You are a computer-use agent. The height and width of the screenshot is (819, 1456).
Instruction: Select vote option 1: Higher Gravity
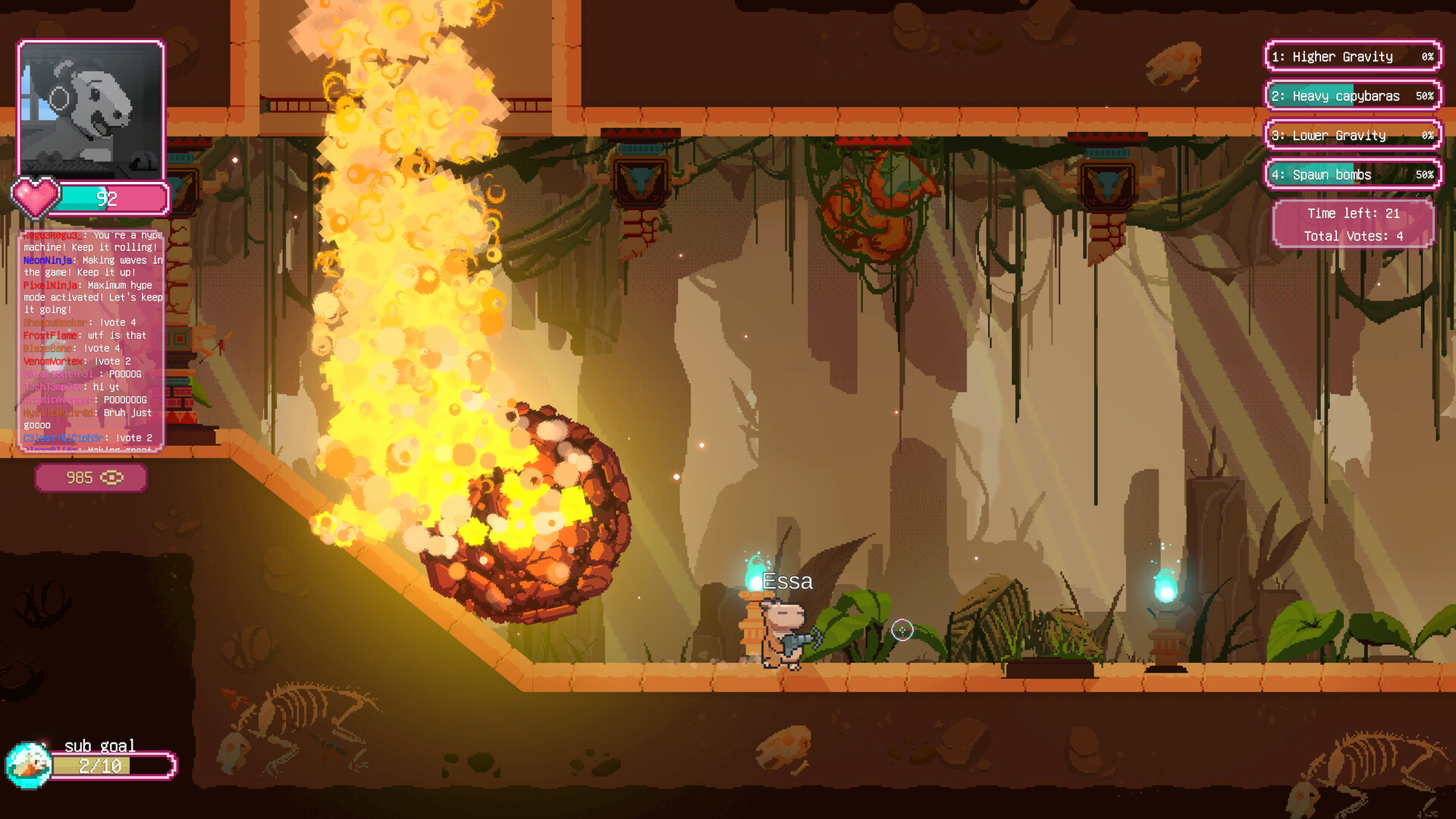(1351, 57)
